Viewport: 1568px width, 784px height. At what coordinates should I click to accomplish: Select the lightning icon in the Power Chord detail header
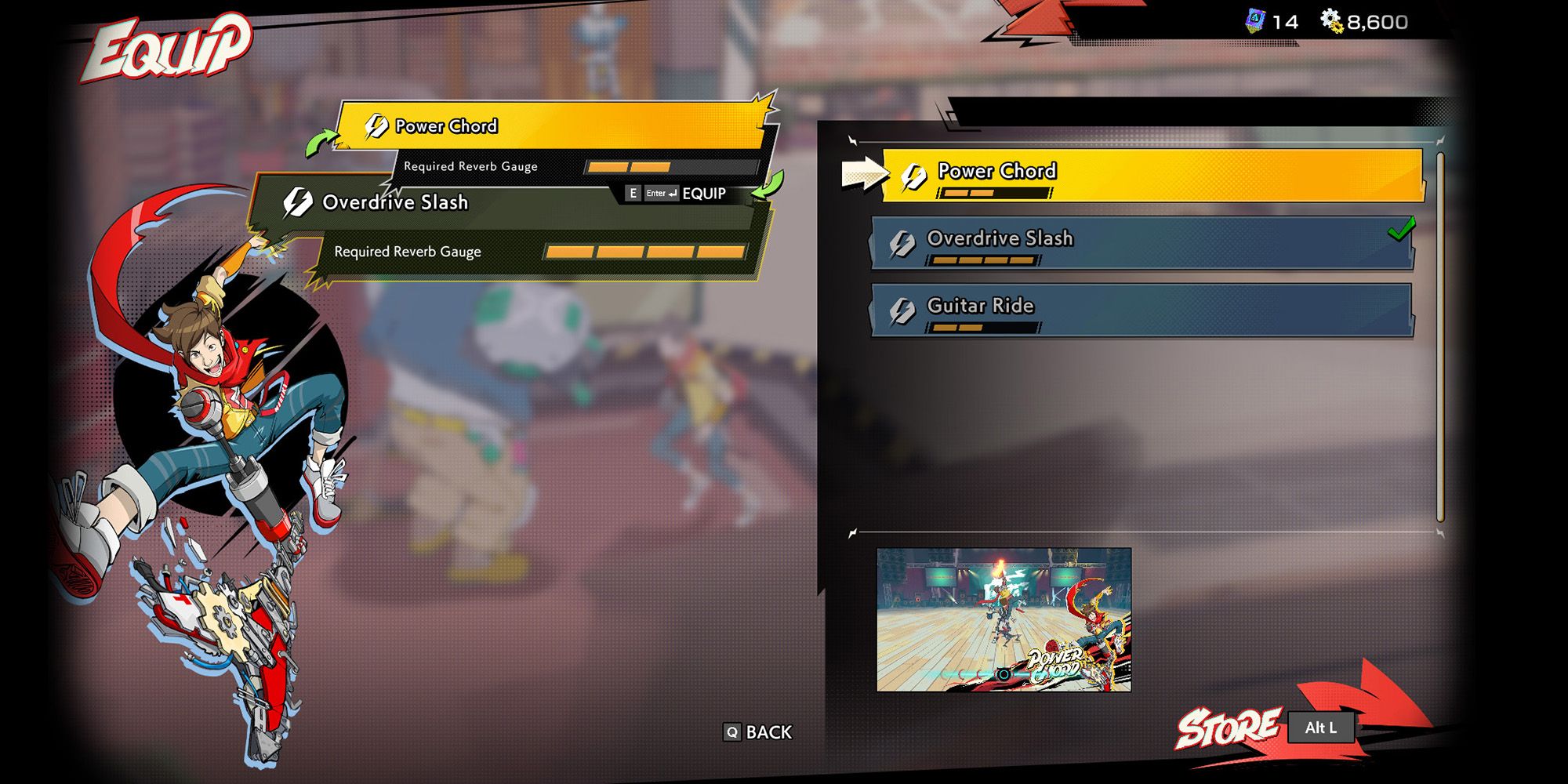(x=379, y=125)
